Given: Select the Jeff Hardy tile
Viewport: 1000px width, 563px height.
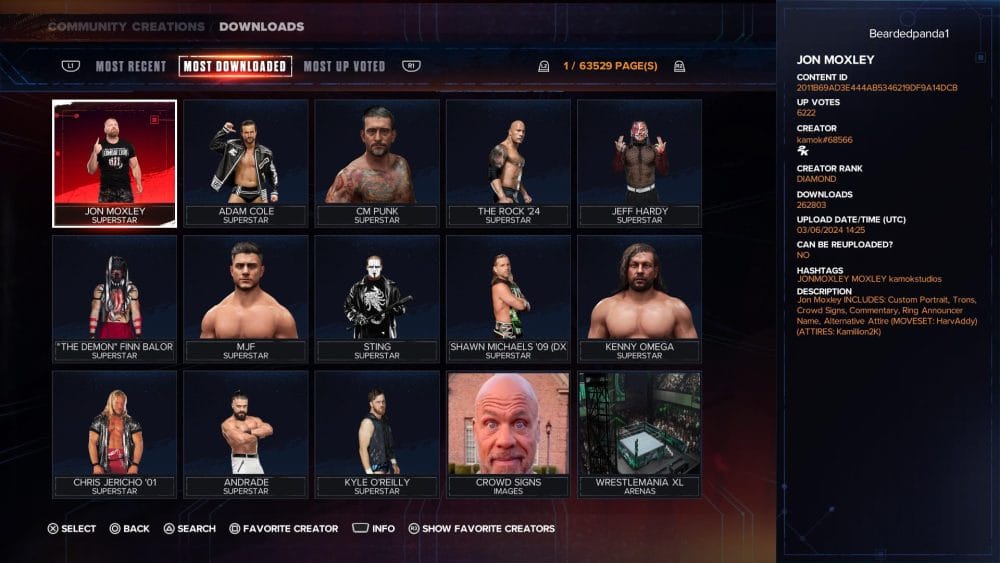Looking at the screenshot, I should point(639,163).
